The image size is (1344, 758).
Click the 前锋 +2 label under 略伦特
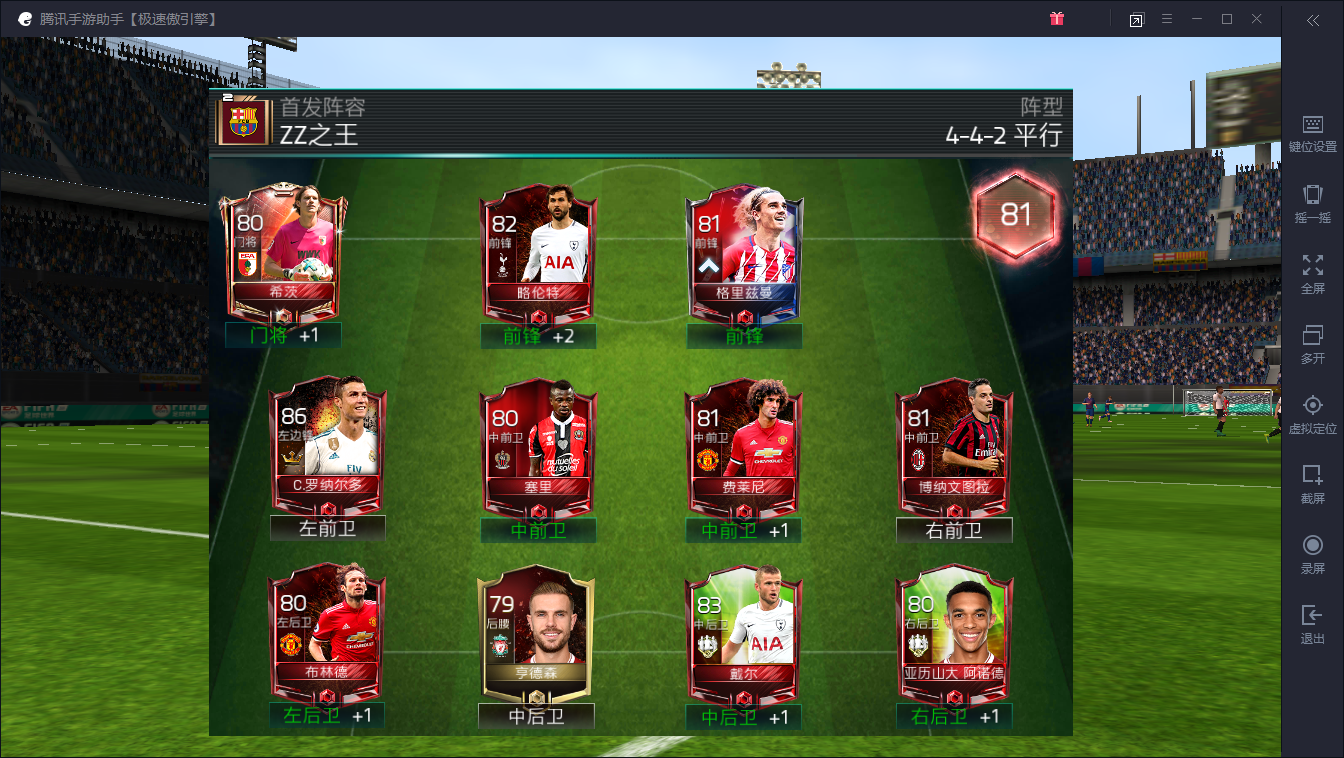(x=537, y=337)
